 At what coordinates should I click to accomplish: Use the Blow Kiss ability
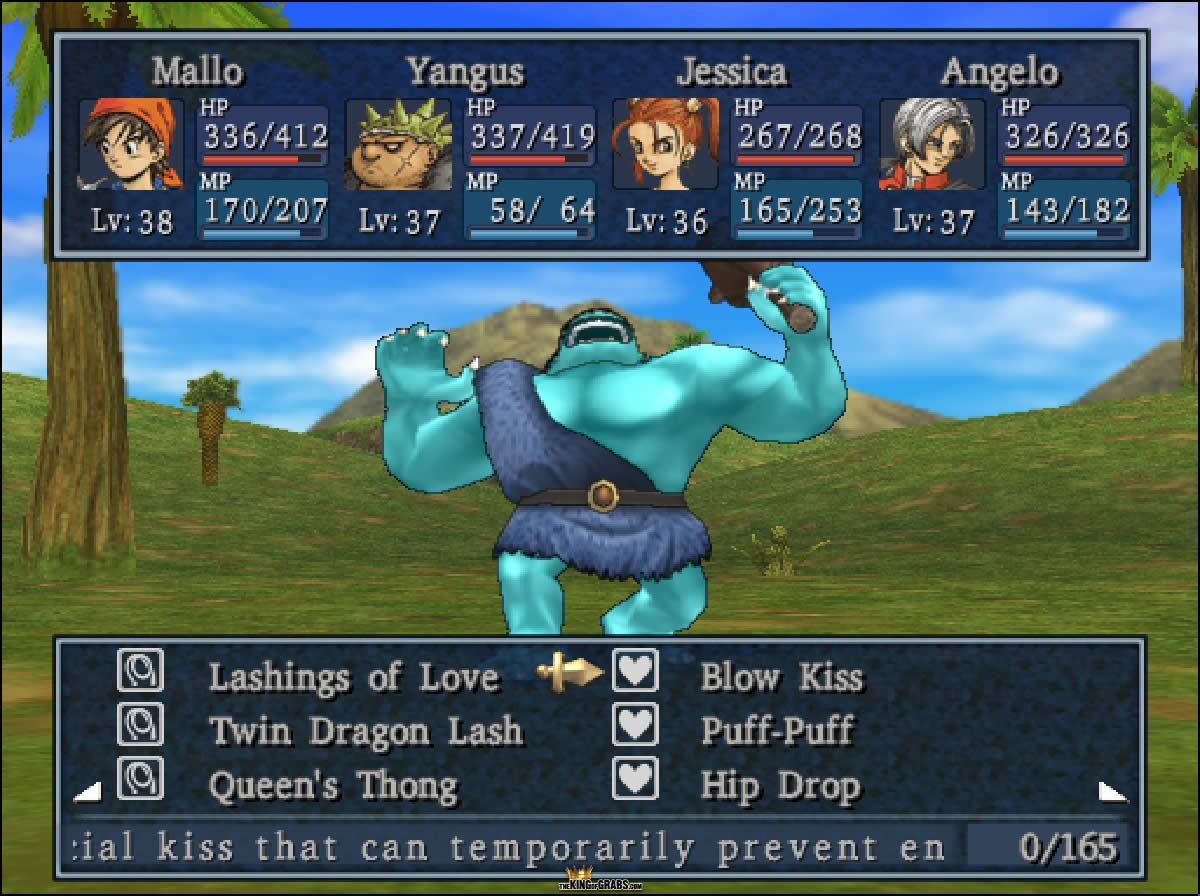[x=780, y=677]
